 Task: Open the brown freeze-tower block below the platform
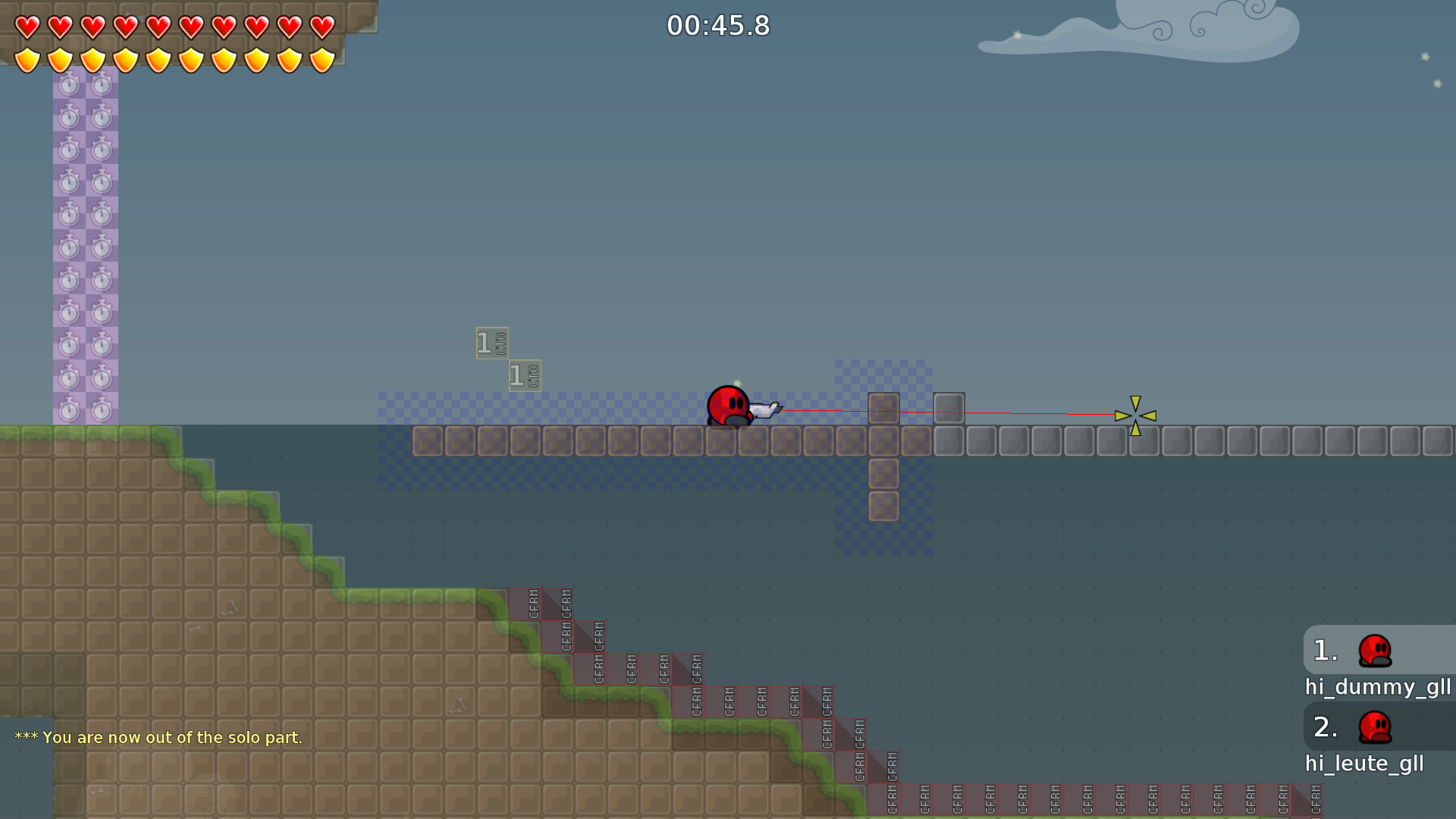[x=883, y=473]
